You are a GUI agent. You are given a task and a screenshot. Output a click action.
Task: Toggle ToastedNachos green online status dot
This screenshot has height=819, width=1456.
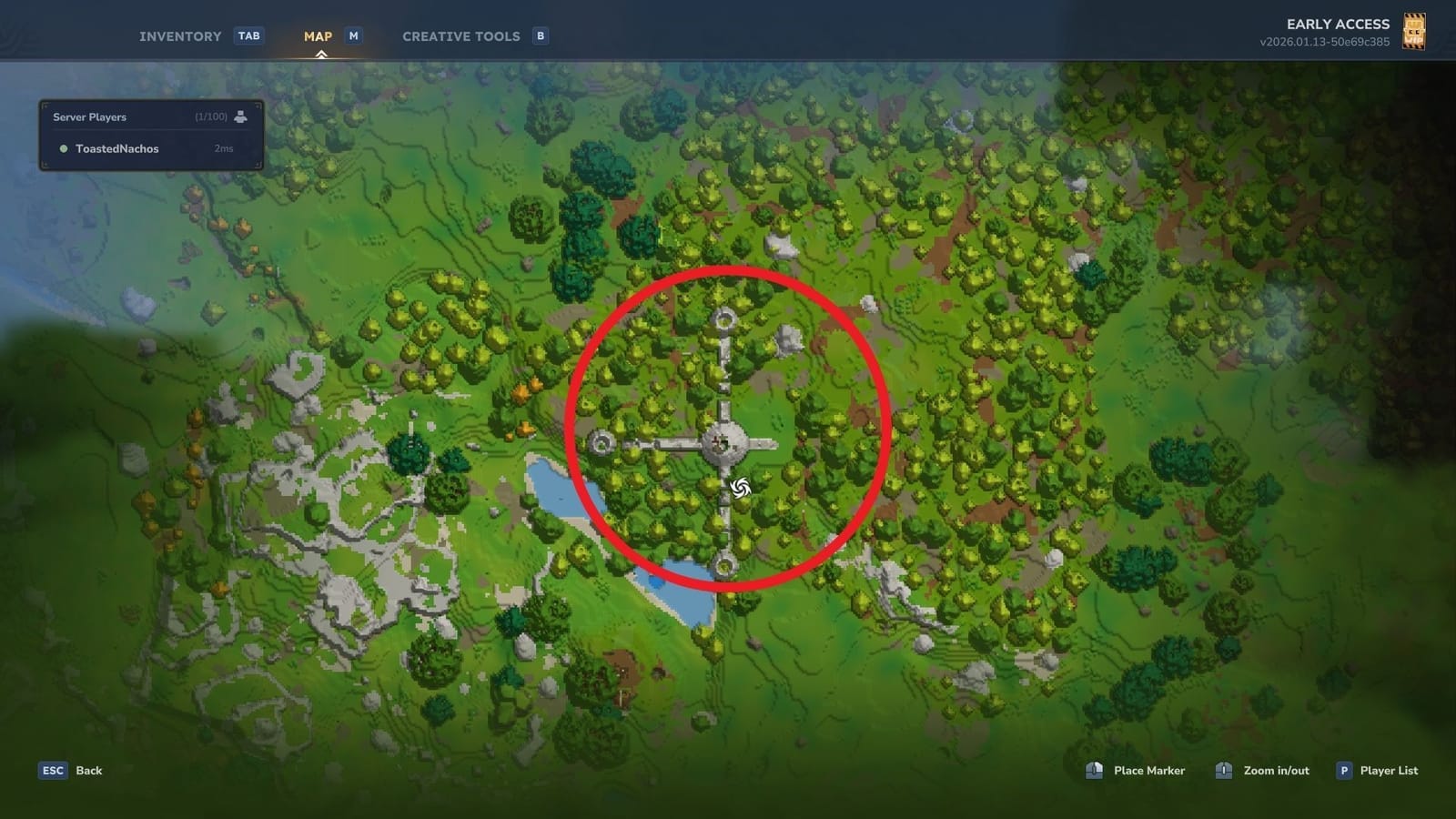(x=63, y=148)
